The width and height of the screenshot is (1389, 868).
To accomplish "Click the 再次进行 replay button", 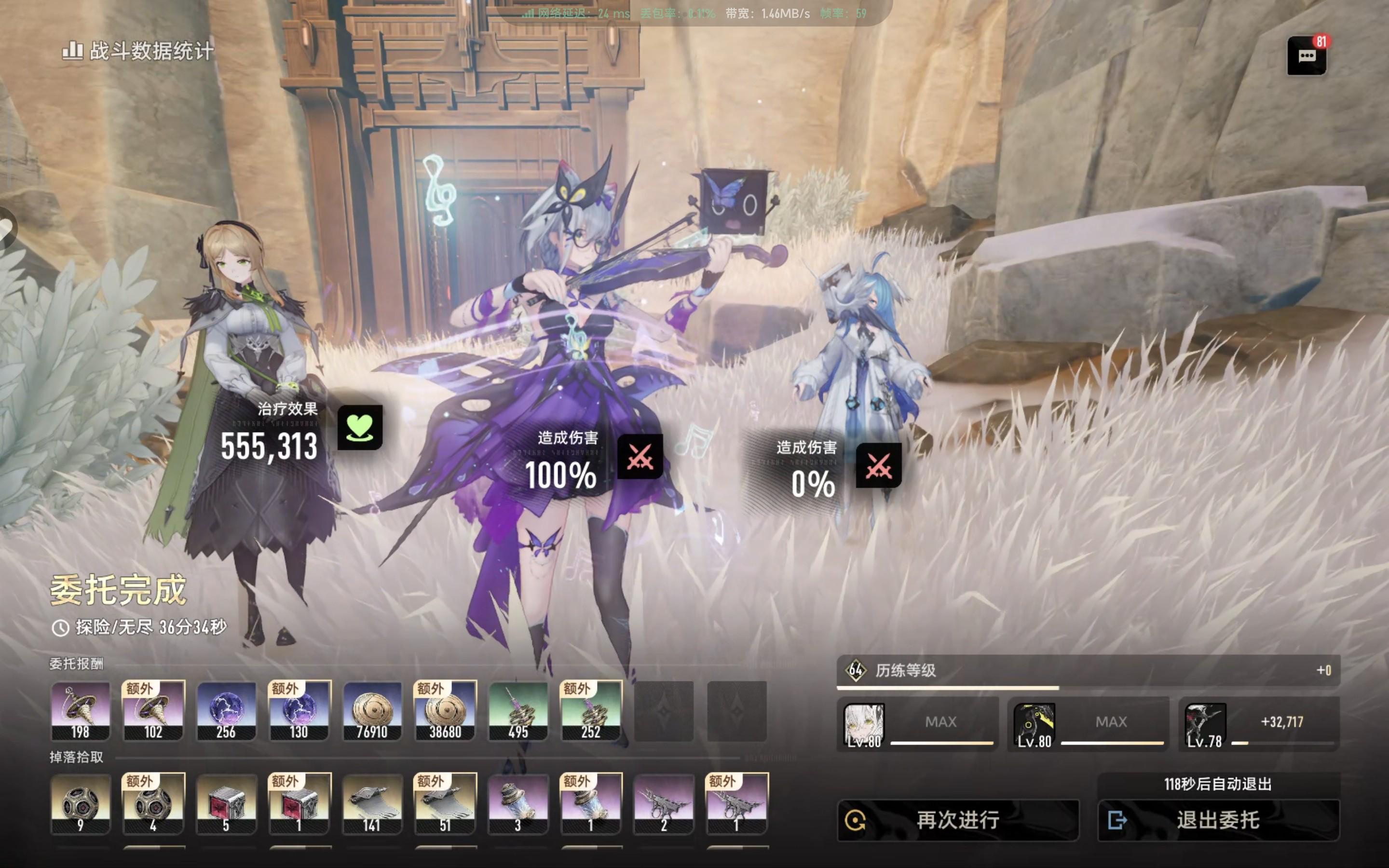I will click(957, 820).
